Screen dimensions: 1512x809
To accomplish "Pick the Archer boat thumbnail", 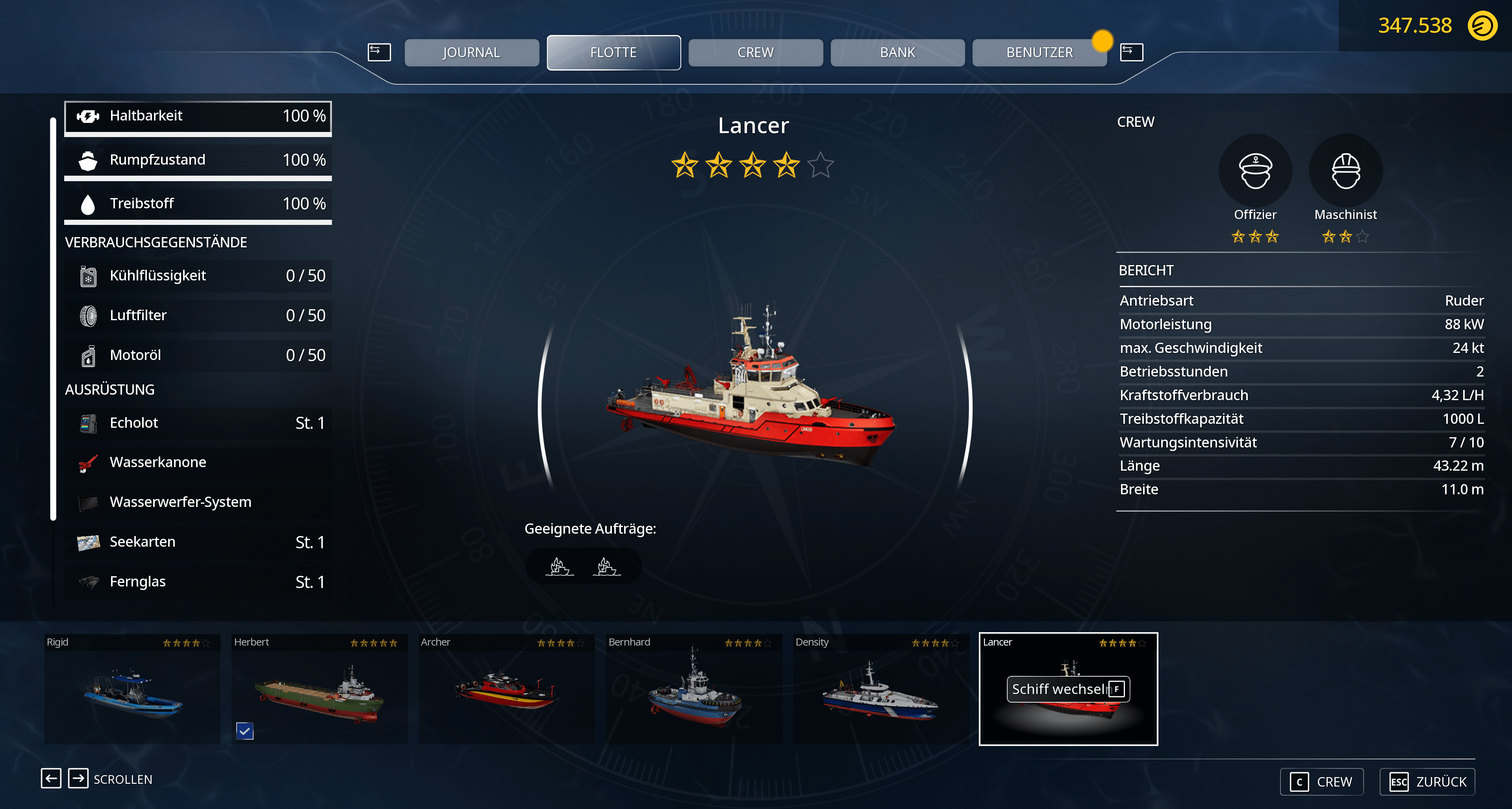I will 506,689.
